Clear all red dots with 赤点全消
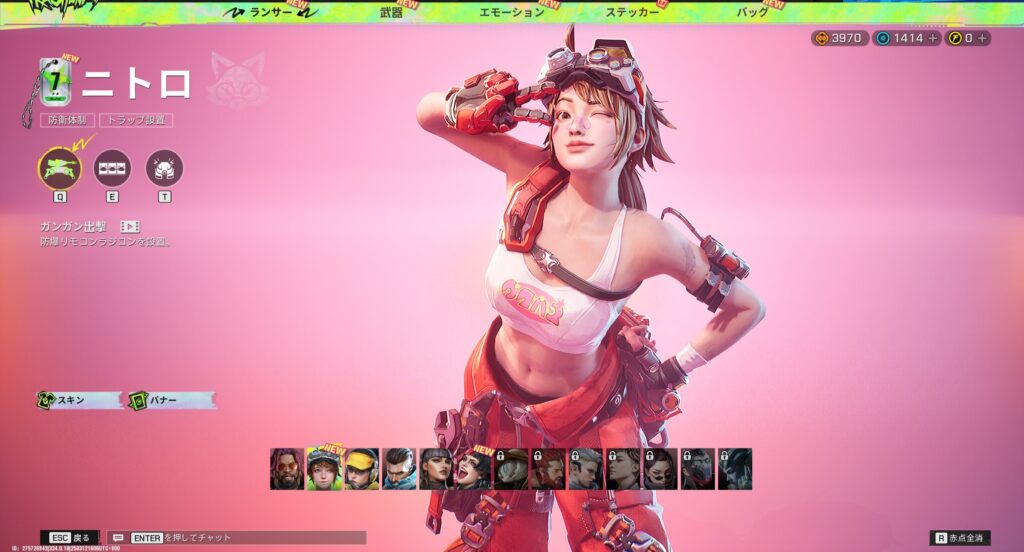The image size is (1024, 552). [x=960, y=538]
